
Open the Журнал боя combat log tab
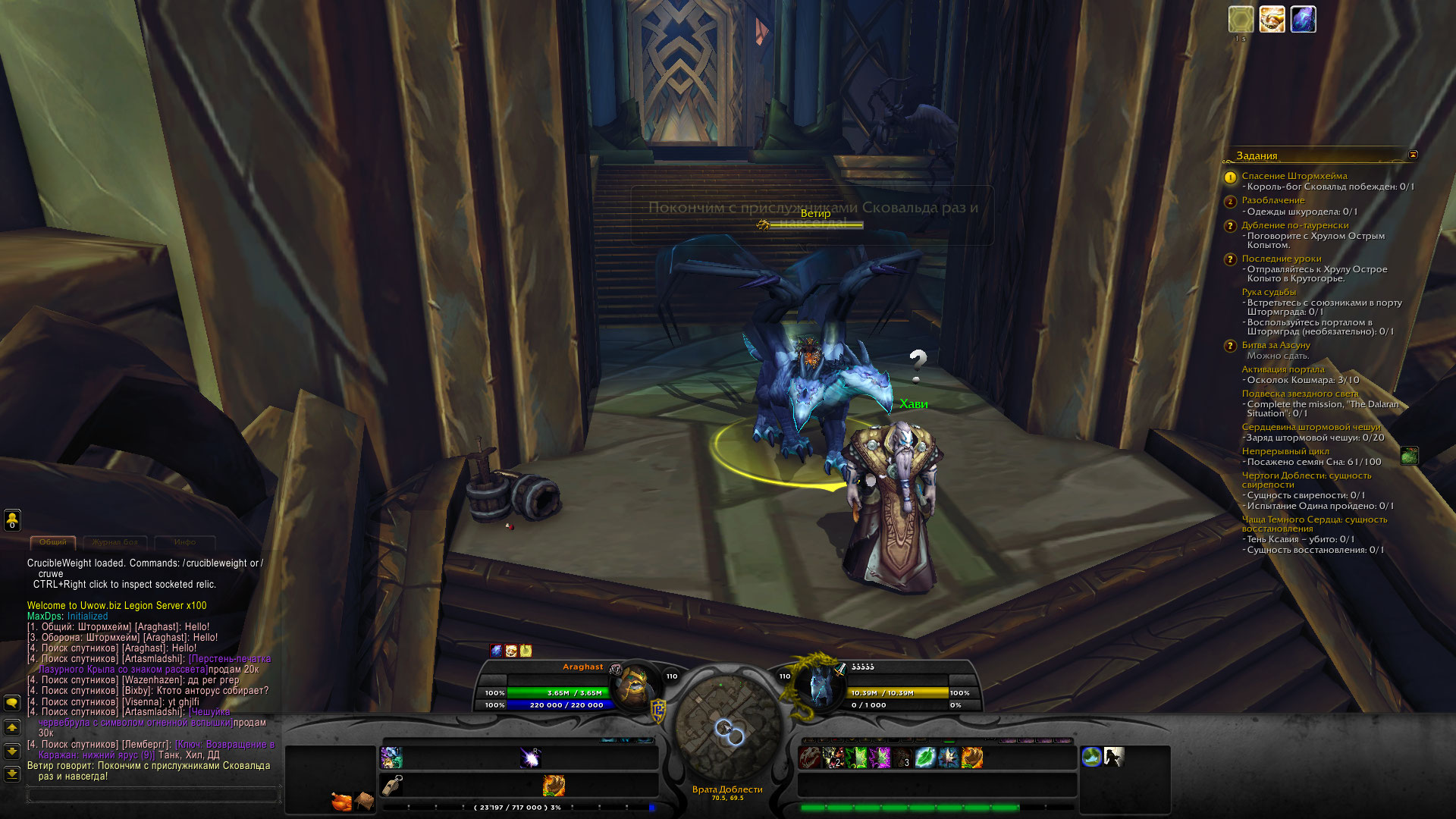[x=115, y=542]
